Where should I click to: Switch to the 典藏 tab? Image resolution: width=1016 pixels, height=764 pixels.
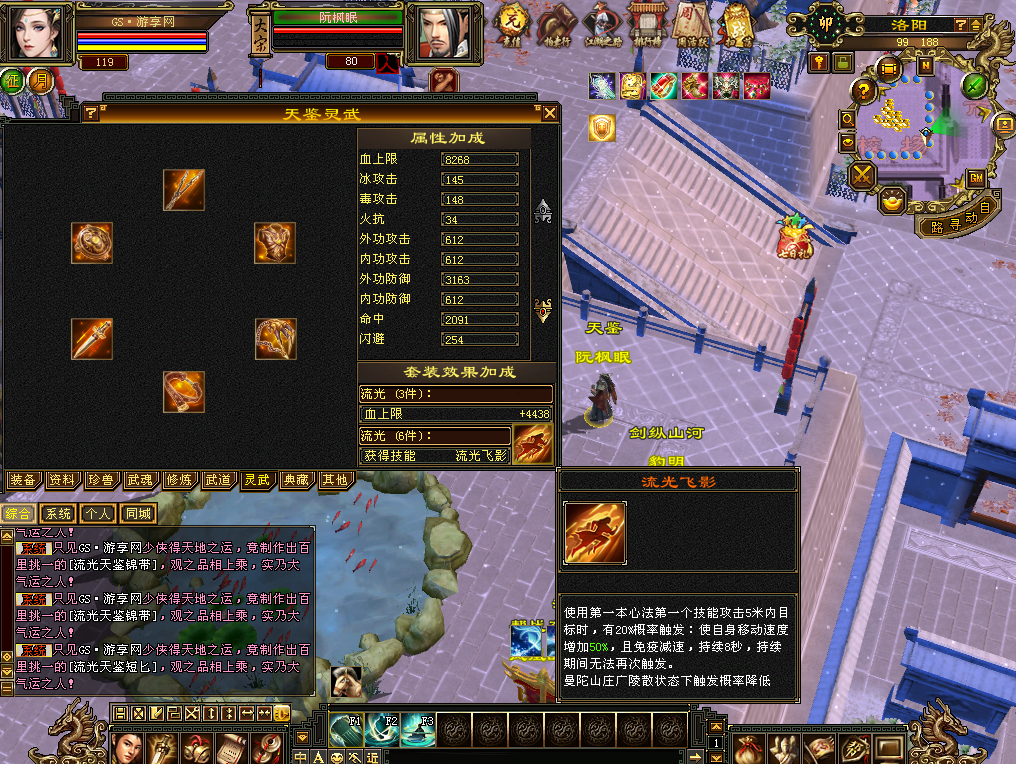[x=295, y=480]
